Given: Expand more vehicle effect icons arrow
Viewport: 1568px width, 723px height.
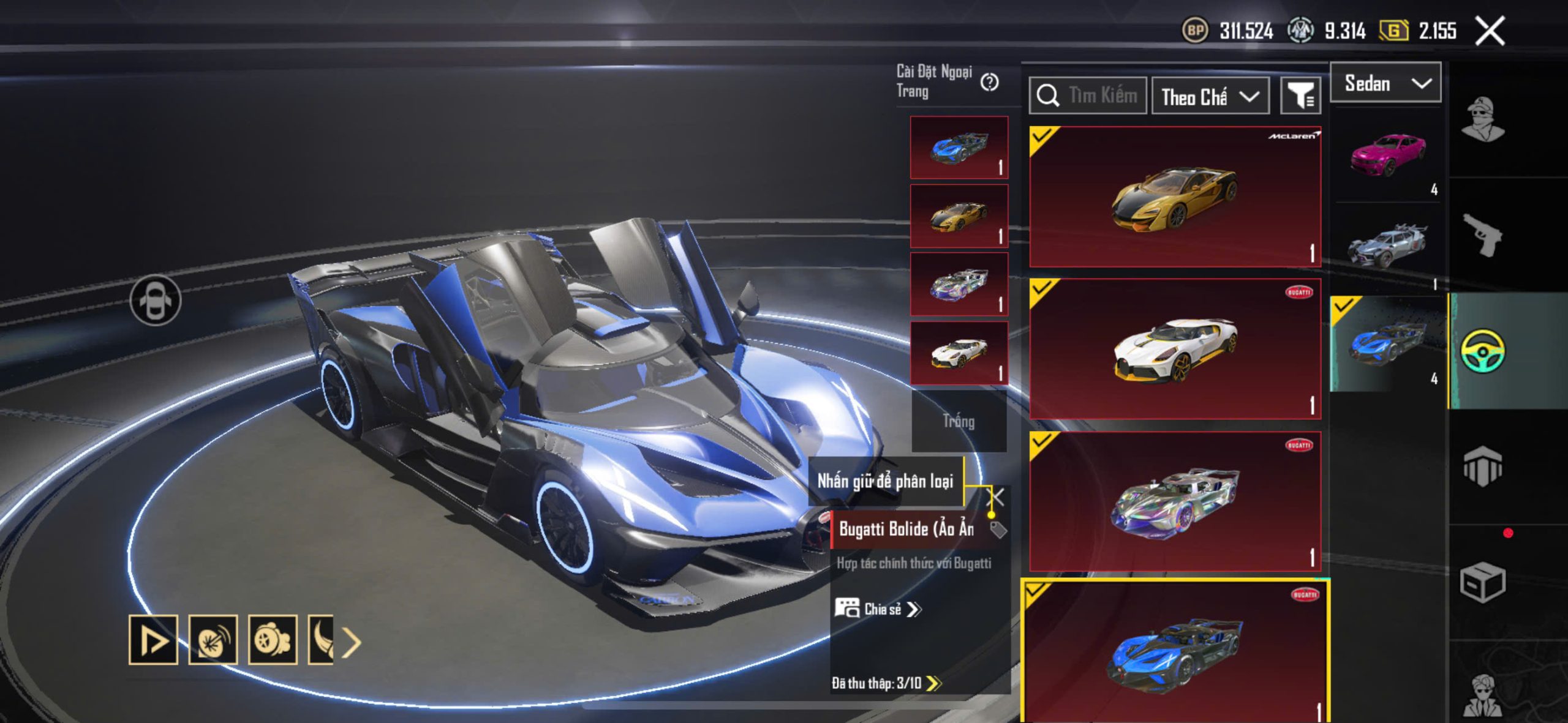Looking at the screenshot, I should (x=352, y=642).
